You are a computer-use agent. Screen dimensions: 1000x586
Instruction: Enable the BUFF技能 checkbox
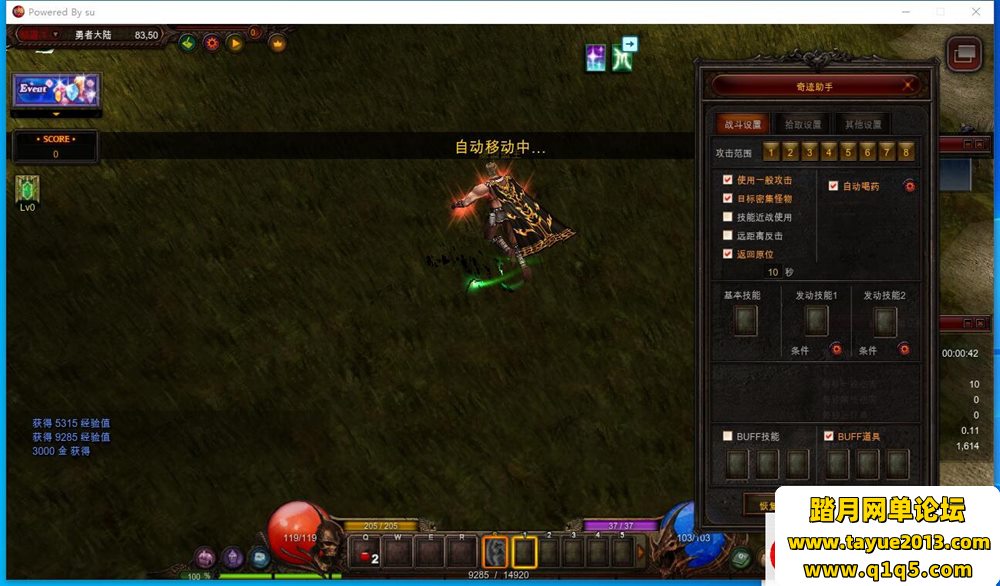728,437
